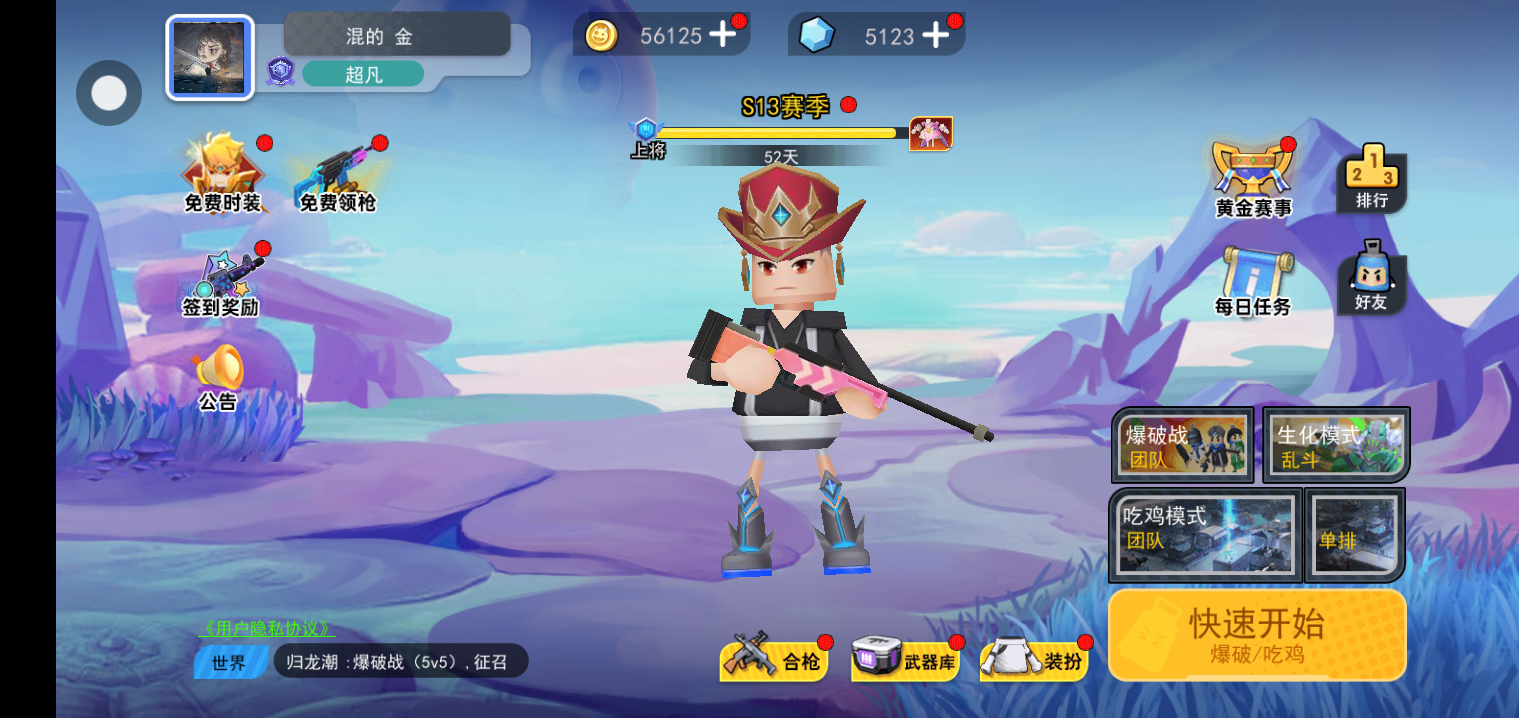Read the 用户隐私协议 privacy agreement
Image resolution: width=1519 pixels, height=718 pixels.
(267, 629)
